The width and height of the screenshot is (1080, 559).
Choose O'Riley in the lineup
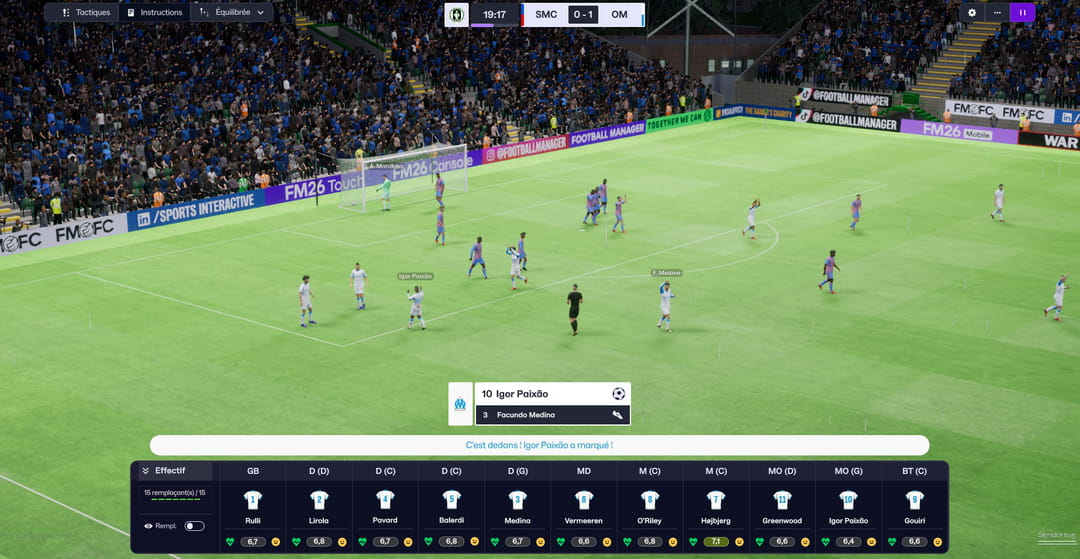pos(650,500)
